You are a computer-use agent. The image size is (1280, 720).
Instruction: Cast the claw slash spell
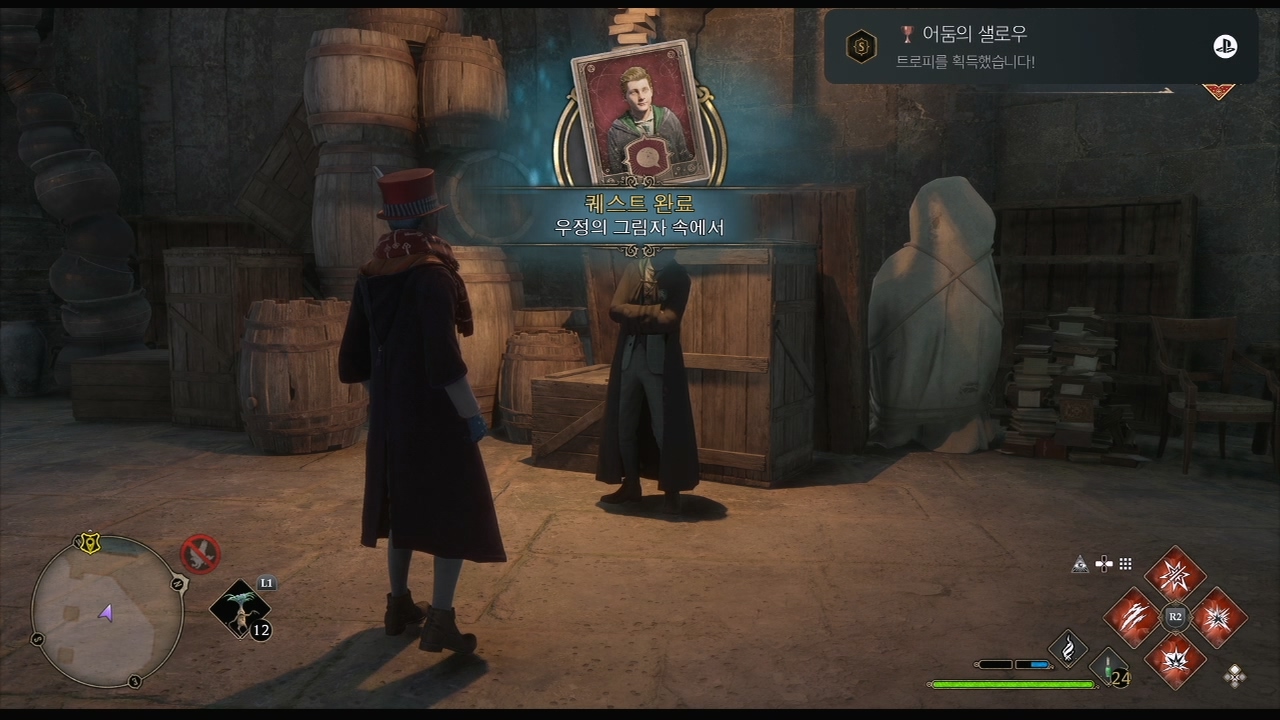click(x=1133, y=617)
